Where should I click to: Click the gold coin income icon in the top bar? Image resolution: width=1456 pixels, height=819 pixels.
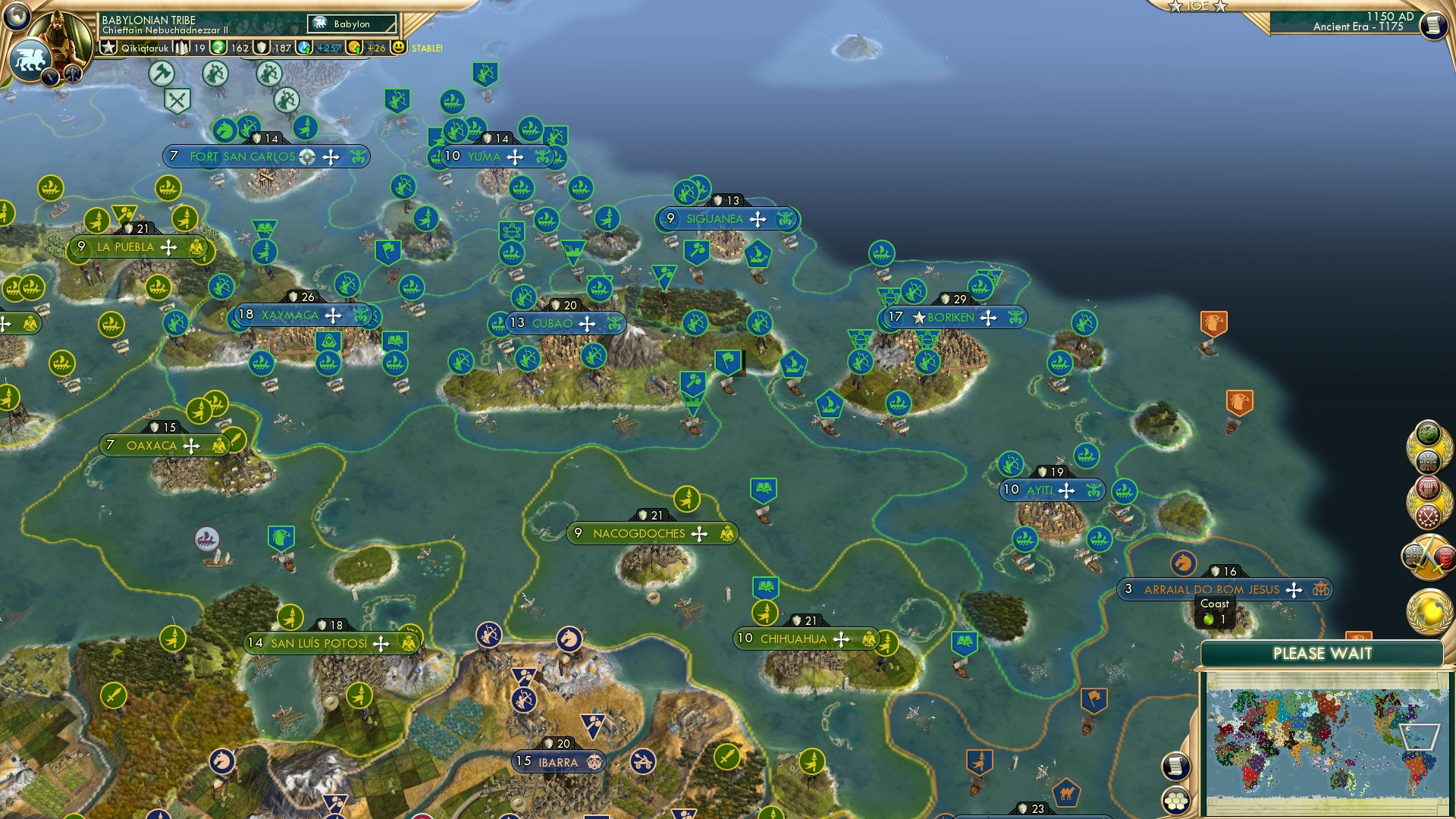coord(355,49)
